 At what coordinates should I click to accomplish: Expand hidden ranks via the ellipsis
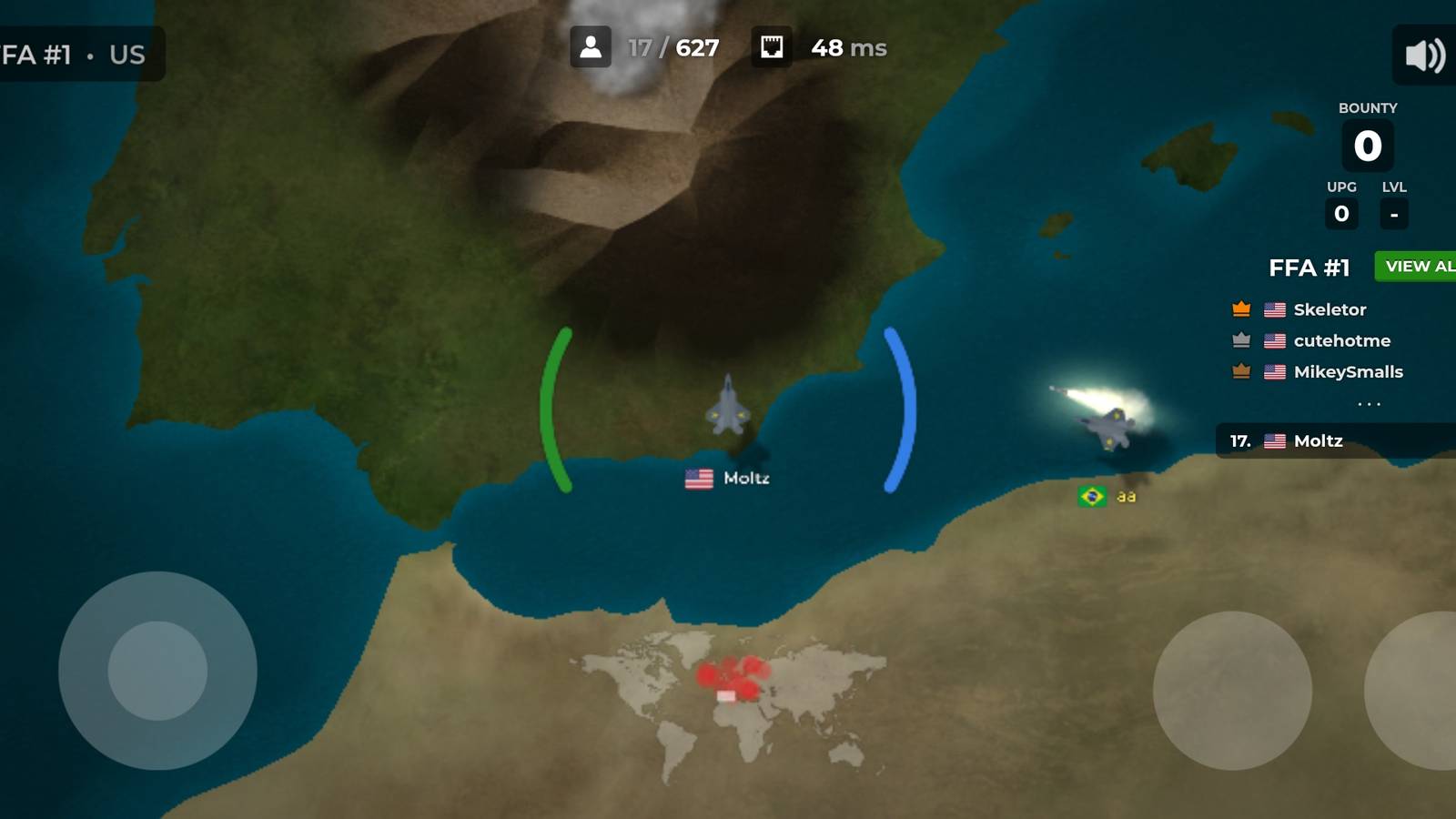click(1370, 403)
